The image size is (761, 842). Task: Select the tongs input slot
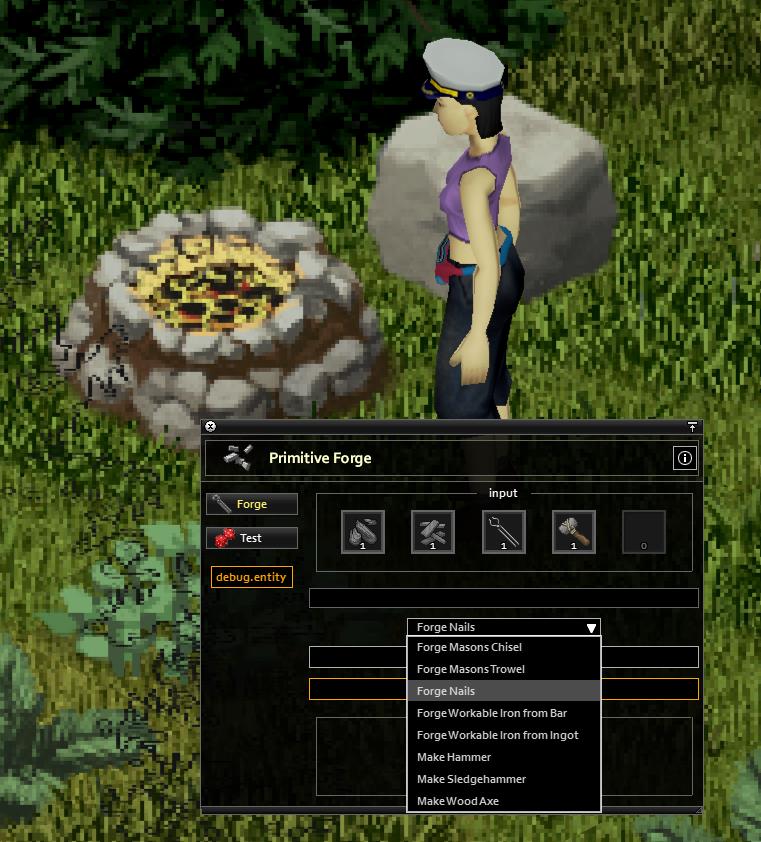[x=503, y=532]
